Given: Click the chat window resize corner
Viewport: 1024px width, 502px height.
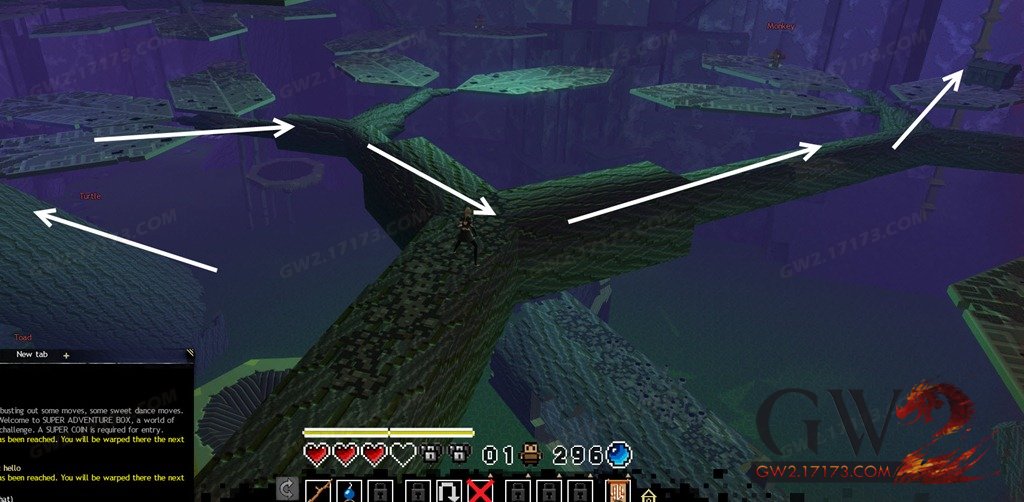Looking at the screenshot, I should [x=190, y=353].
